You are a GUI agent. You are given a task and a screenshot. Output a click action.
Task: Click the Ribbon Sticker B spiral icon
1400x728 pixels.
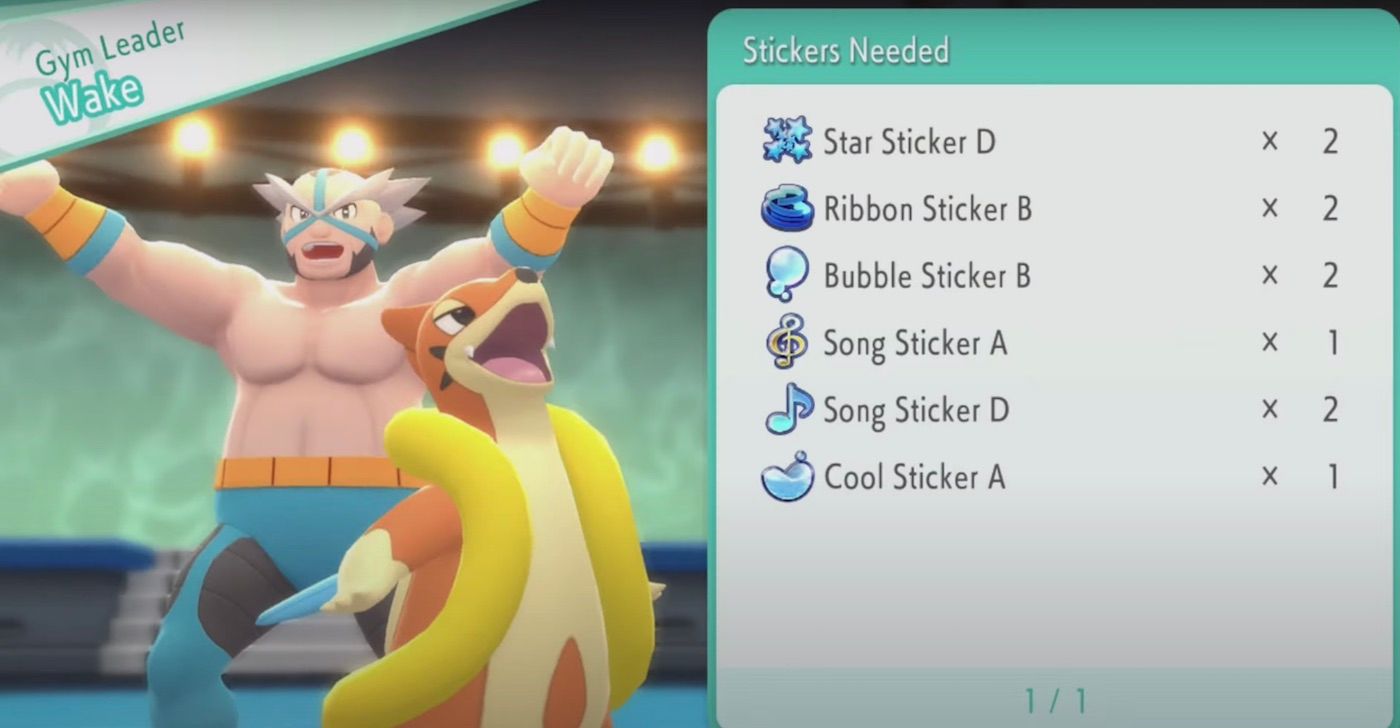point(786,209)
